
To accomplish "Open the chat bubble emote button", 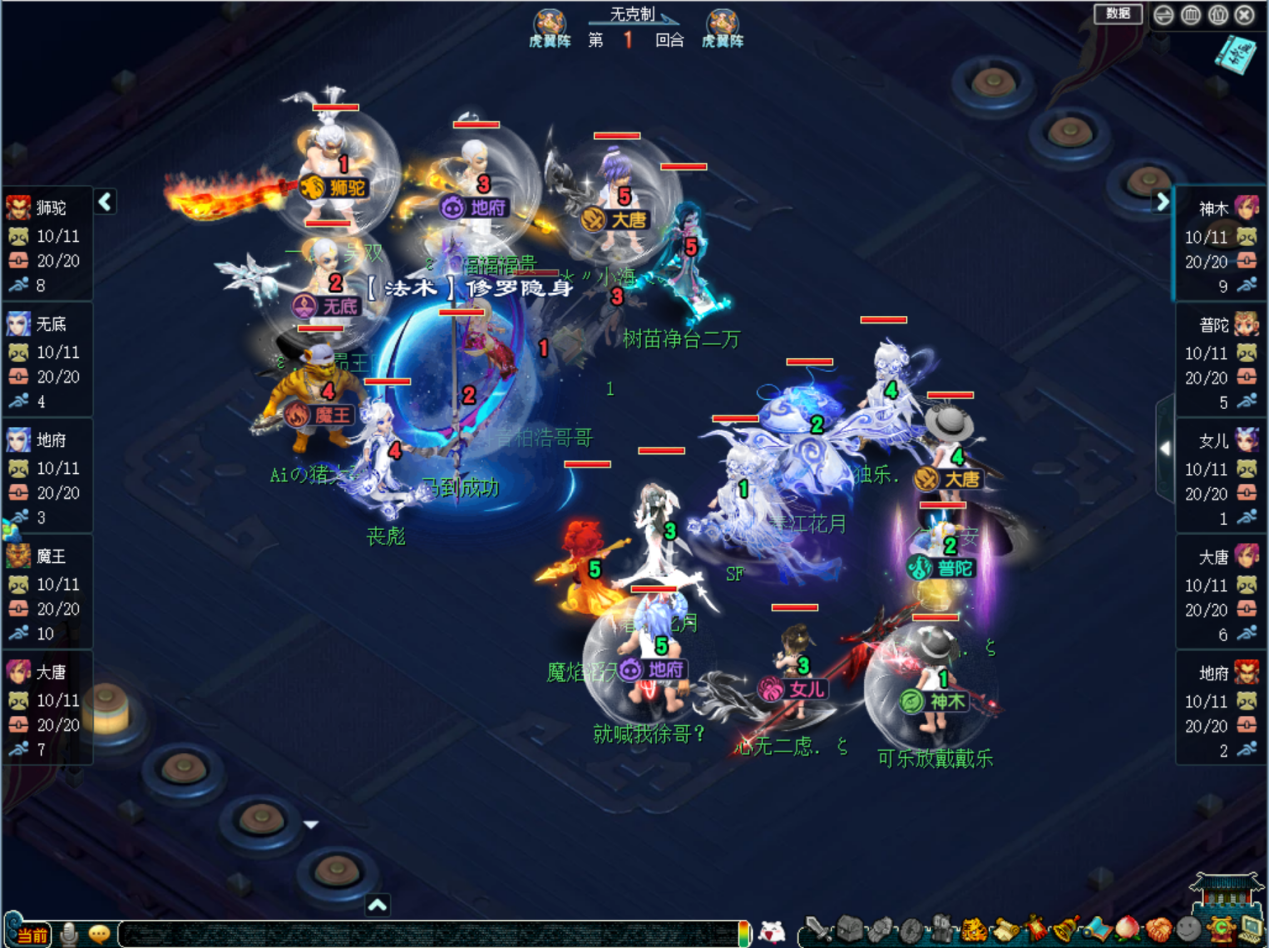I will pyautogui.click(x=99, y=934).
